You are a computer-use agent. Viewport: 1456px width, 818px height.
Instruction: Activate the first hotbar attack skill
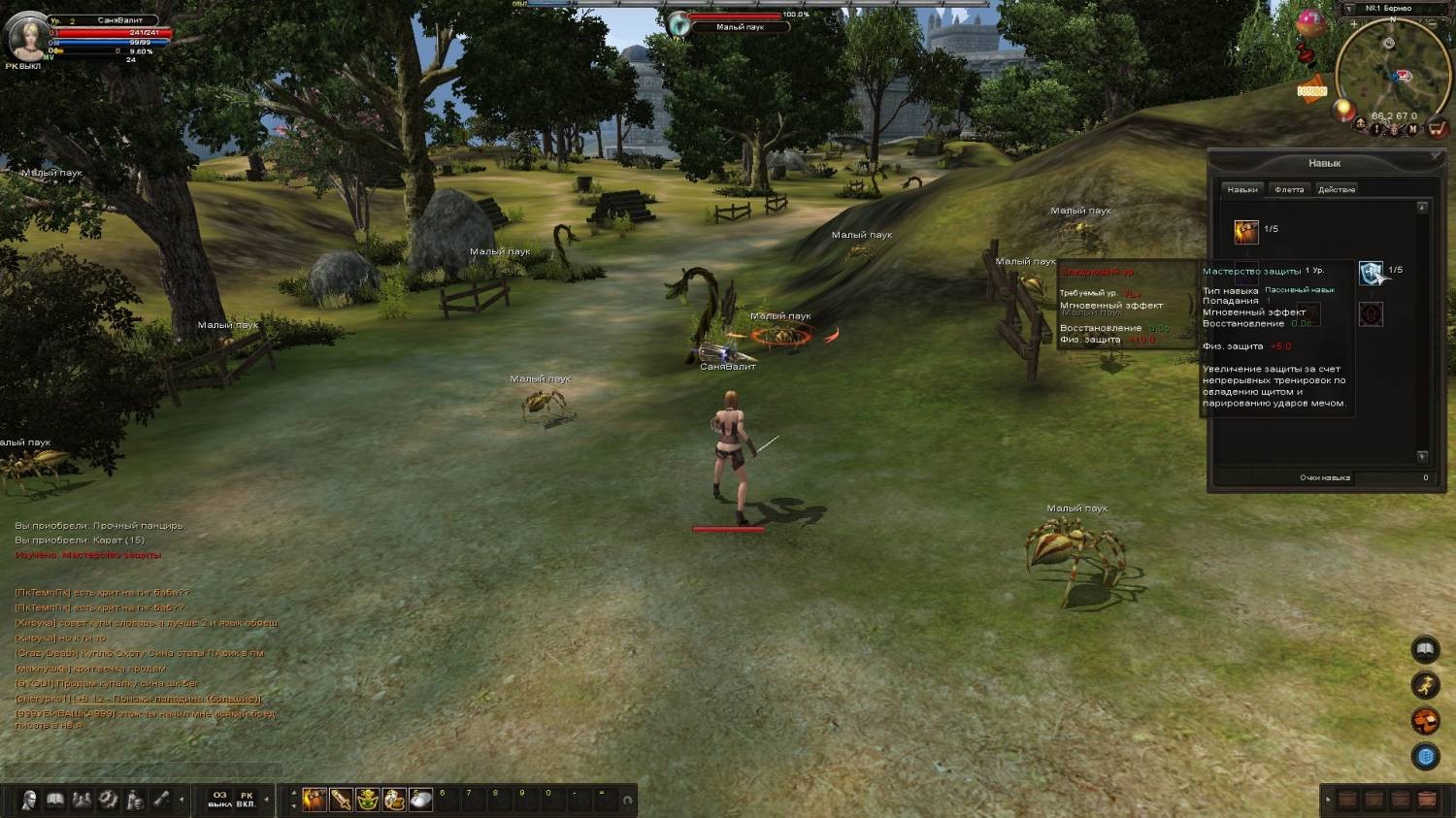314,799
